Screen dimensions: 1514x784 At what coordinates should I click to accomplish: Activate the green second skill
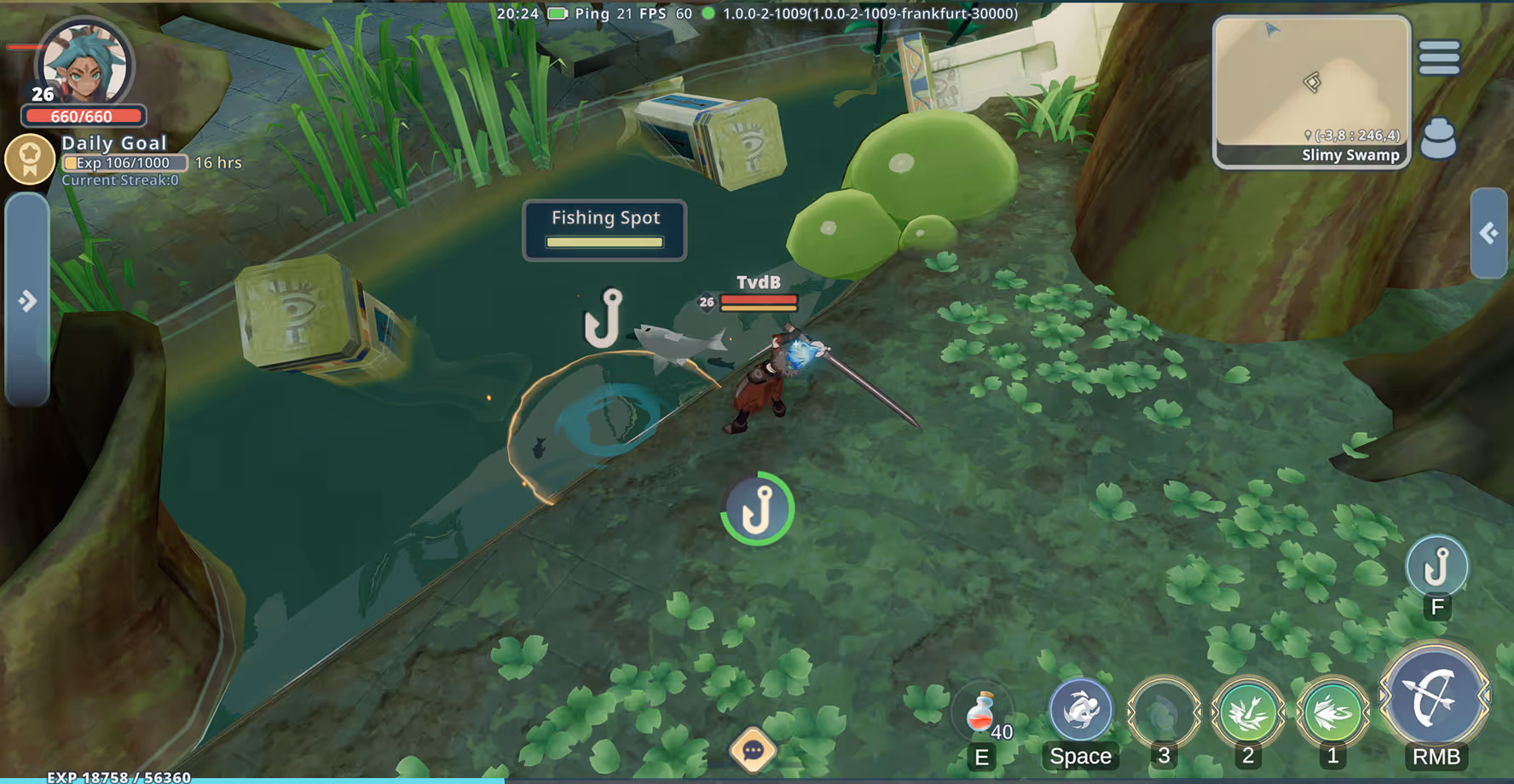1247,712
